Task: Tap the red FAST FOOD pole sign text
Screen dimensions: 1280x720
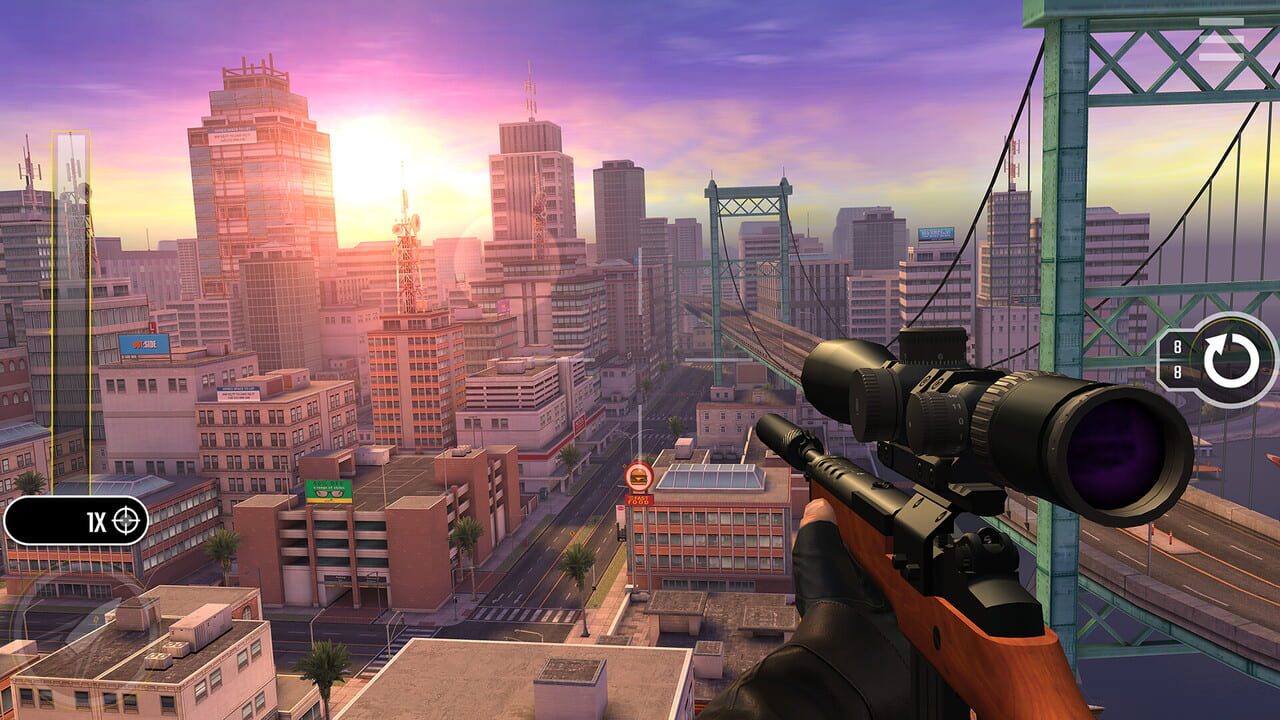Action: 641,500
